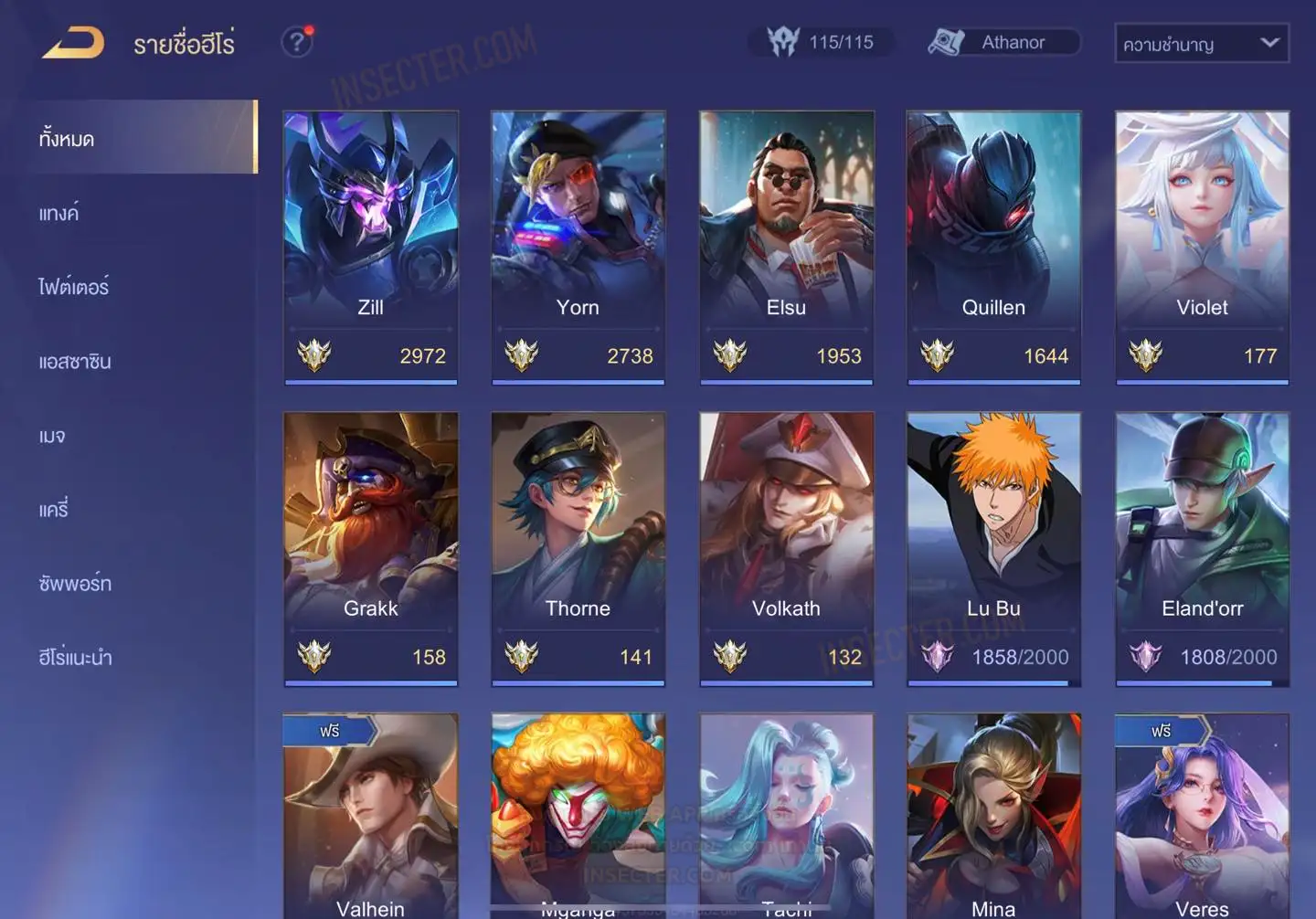Switch to the เมจ (Mage) category
Screen dimensions: 1316x919
[52, 436]
